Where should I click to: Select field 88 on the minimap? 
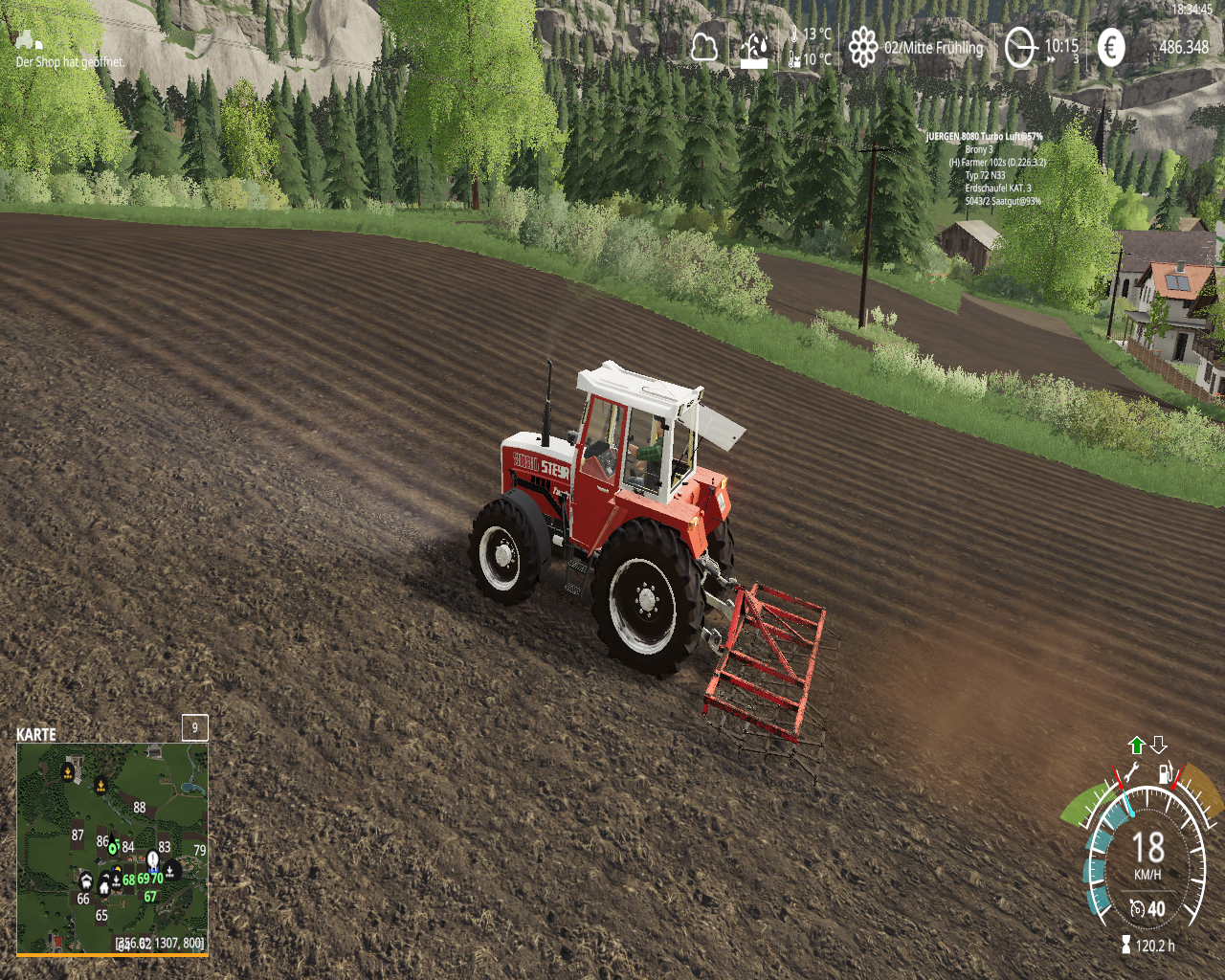click(x=140, y=808)
